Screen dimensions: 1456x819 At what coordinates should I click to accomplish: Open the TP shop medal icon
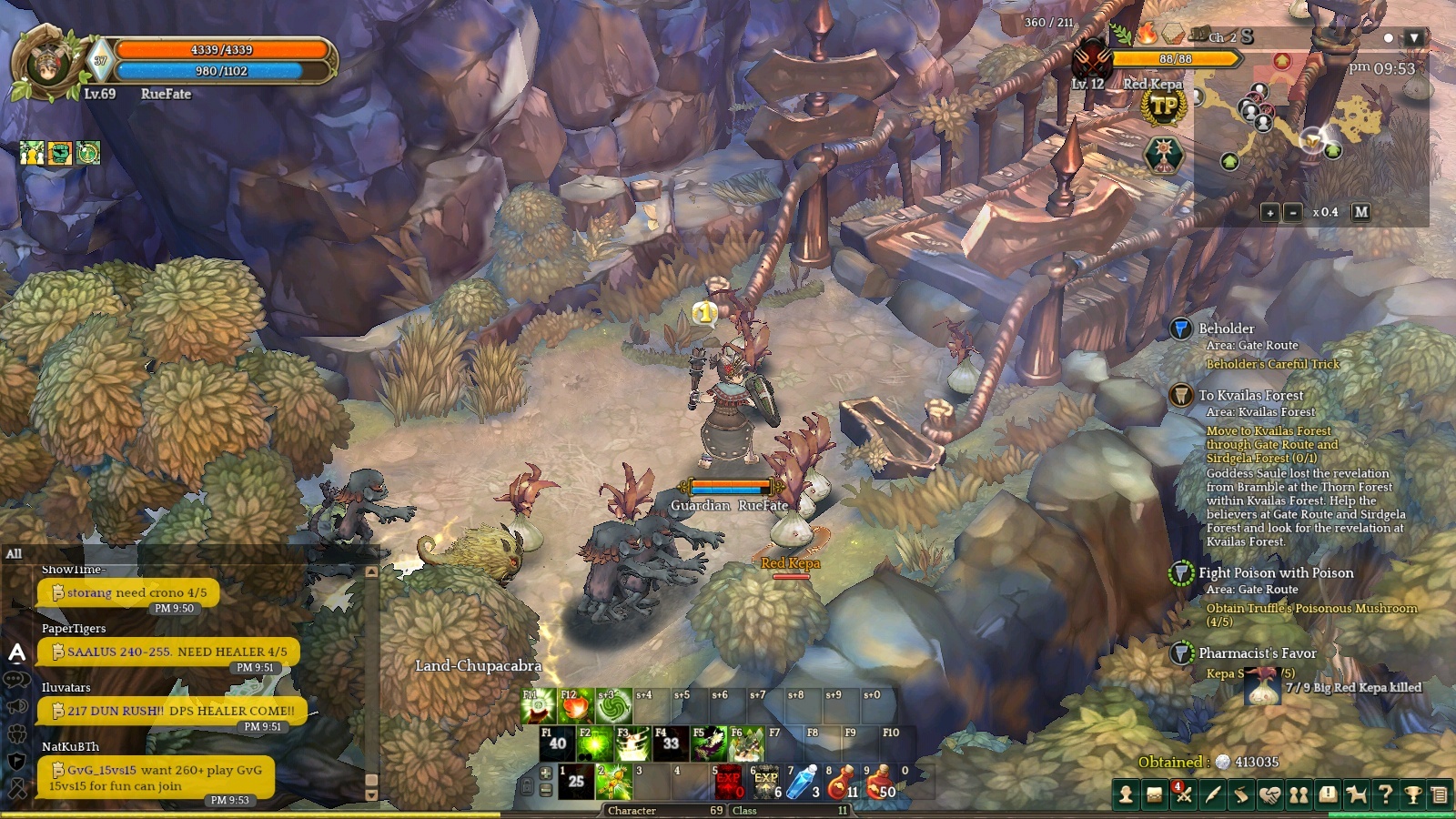click(1164, 107)
